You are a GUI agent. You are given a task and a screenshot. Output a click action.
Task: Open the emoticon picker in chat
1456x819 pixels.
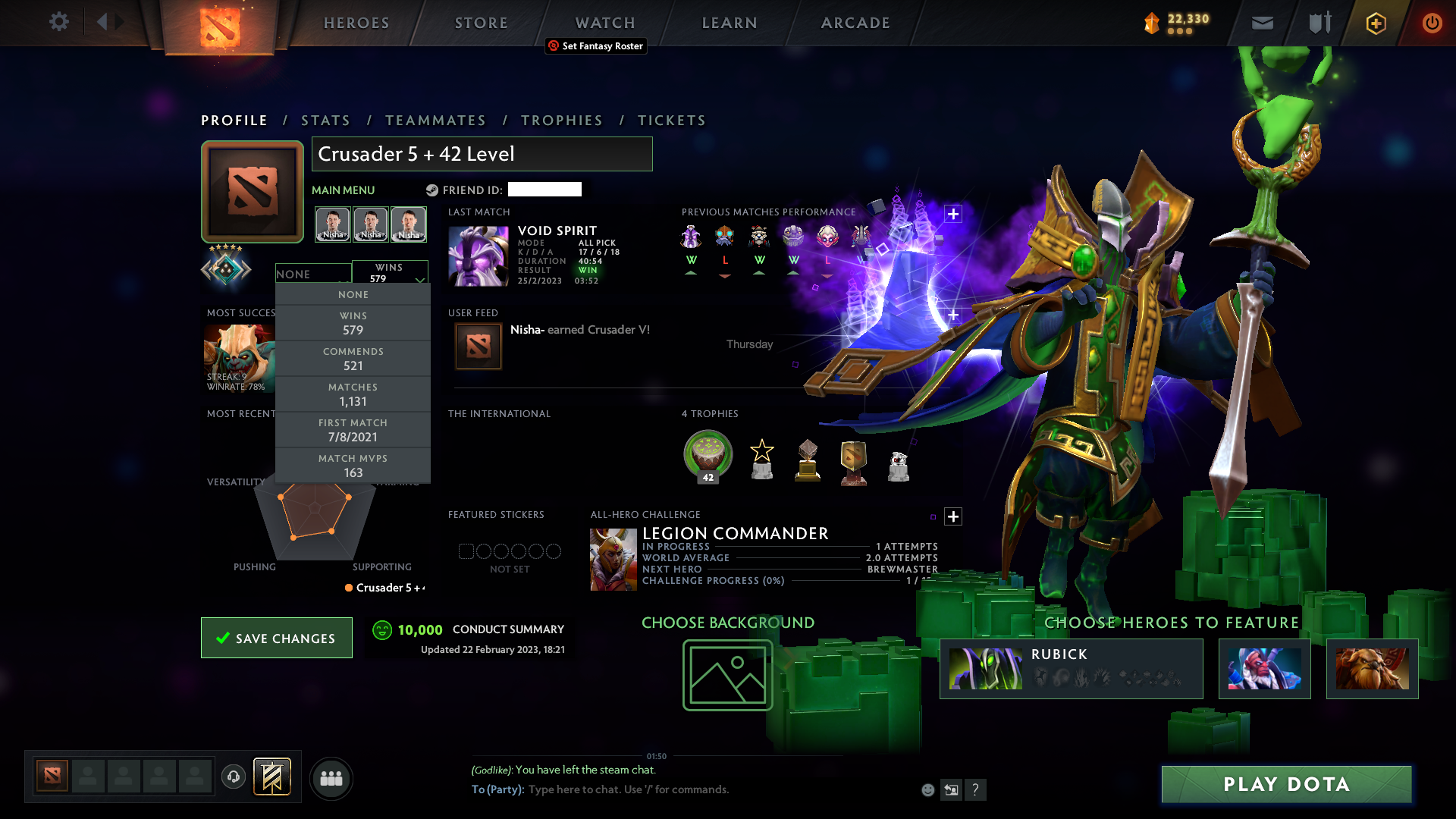tap(928, 789)
